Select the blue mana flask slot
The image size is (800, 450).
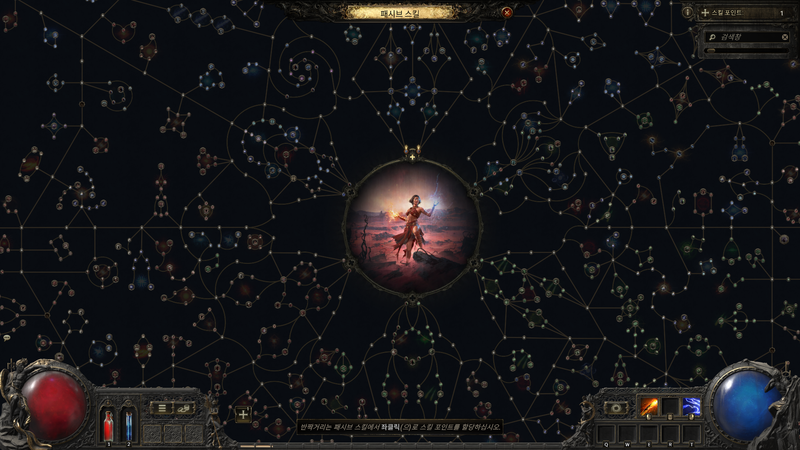pos(128,424)
